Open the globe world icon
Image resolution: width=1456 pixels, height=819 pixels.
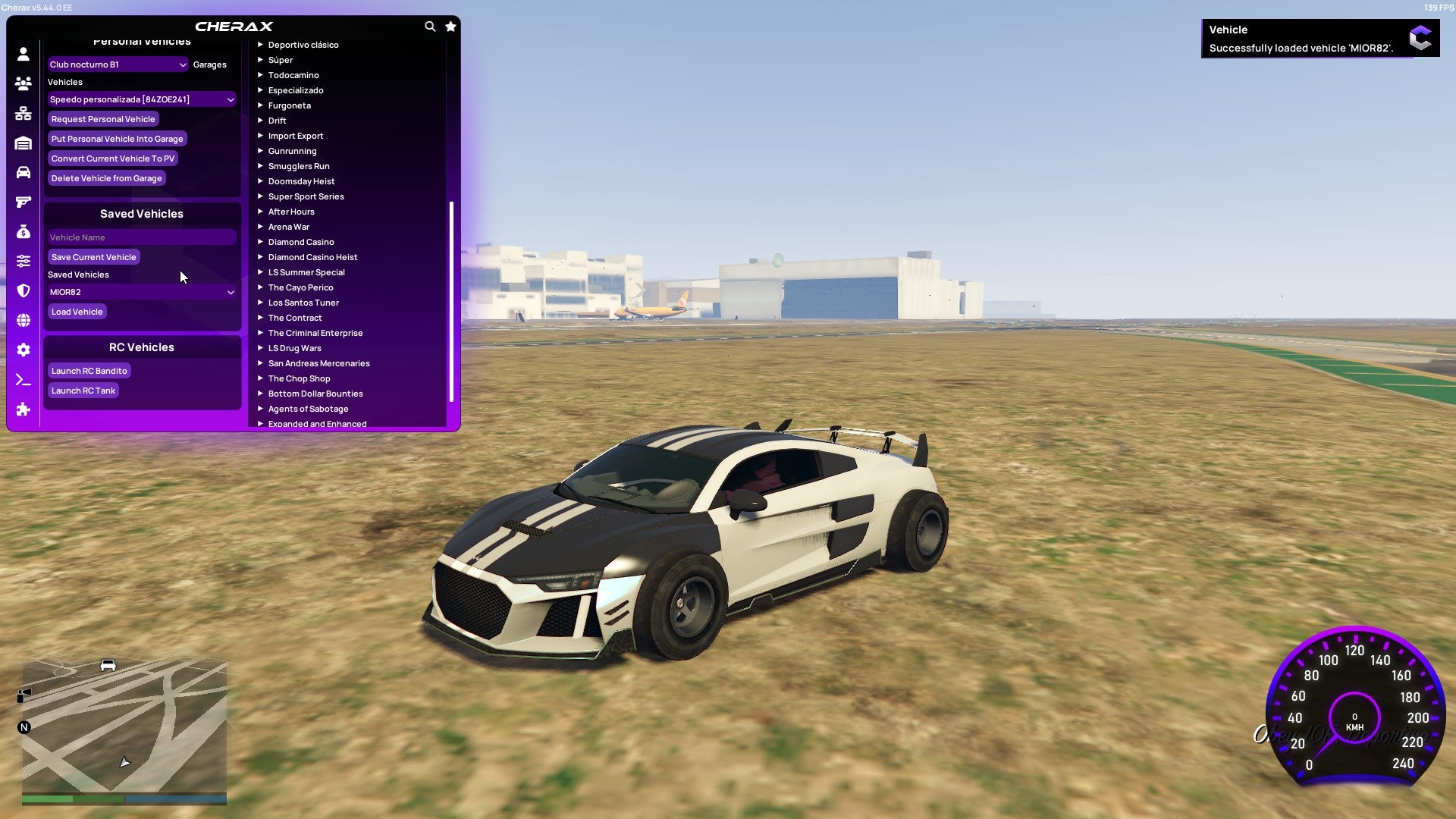(23, 320)
